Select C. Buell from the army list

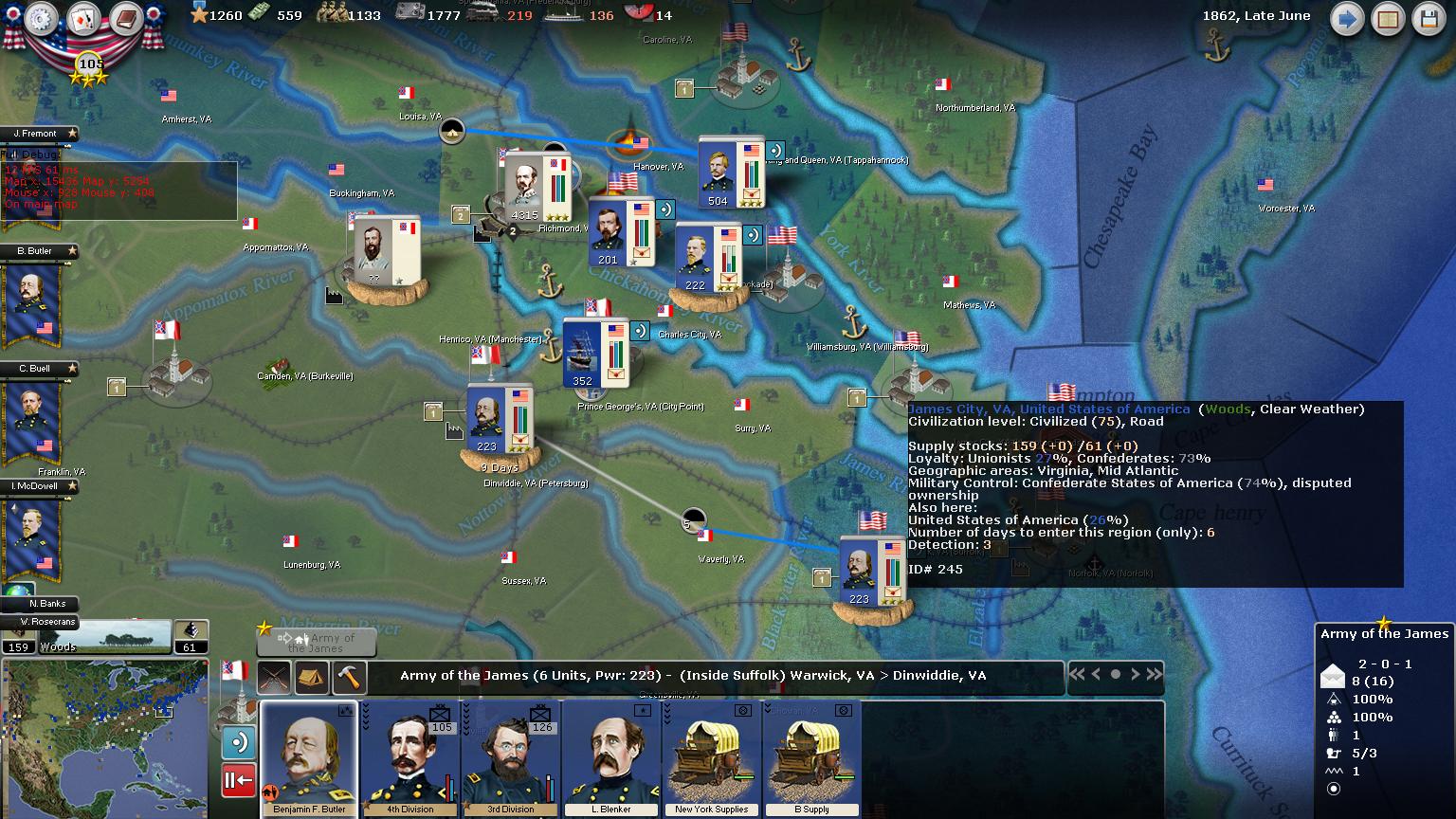pyautogui.click(x=34, y=419)
